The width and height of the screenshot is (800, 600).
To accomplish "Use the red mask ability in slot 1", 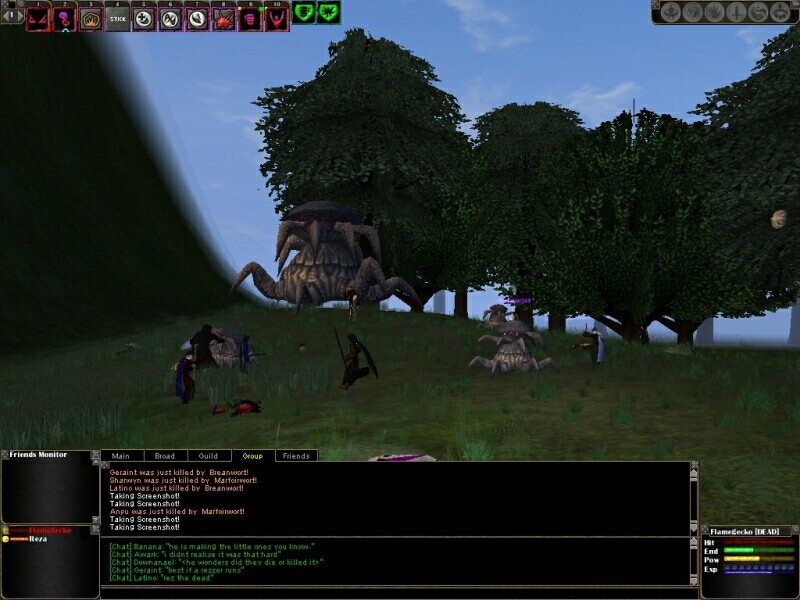I will 39,19.
